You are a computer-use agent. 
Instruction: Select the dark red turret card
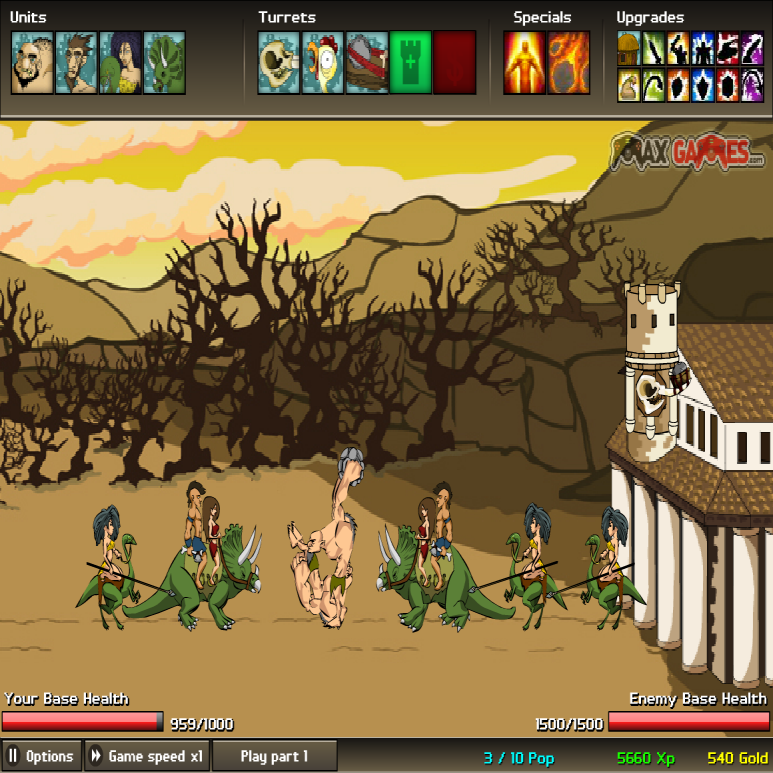[x=455, y=62]
